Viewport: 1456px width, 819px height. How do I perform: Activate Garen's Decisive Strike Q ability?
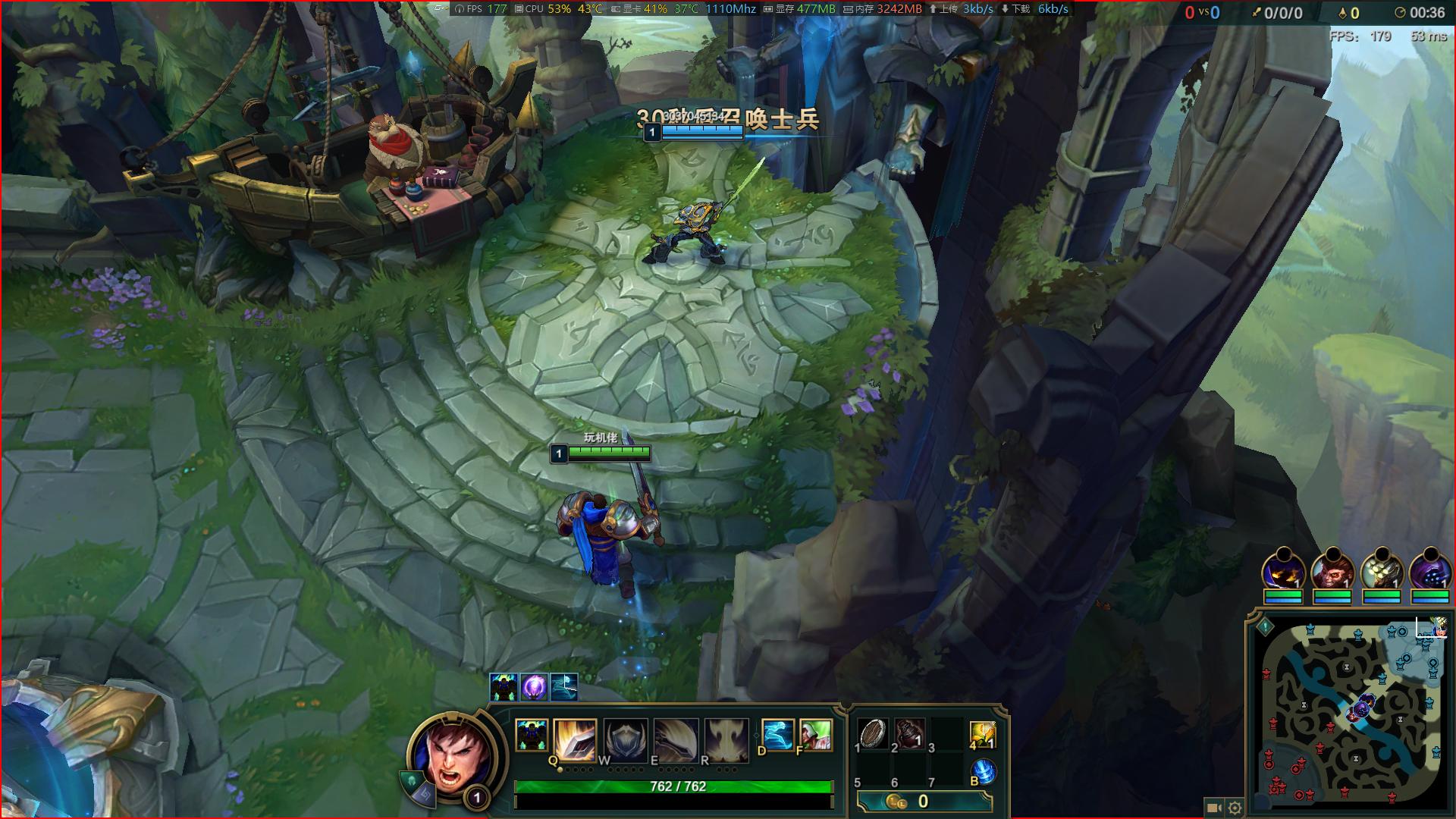click(574, 739)
